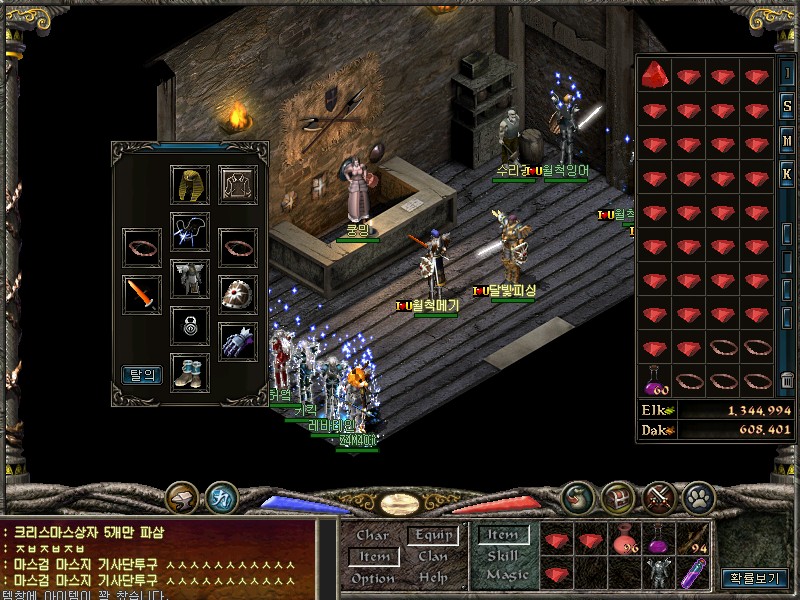Switch to the Magic quickslot tab
Viewport: 800px width, 600px height.
(507, 576)
